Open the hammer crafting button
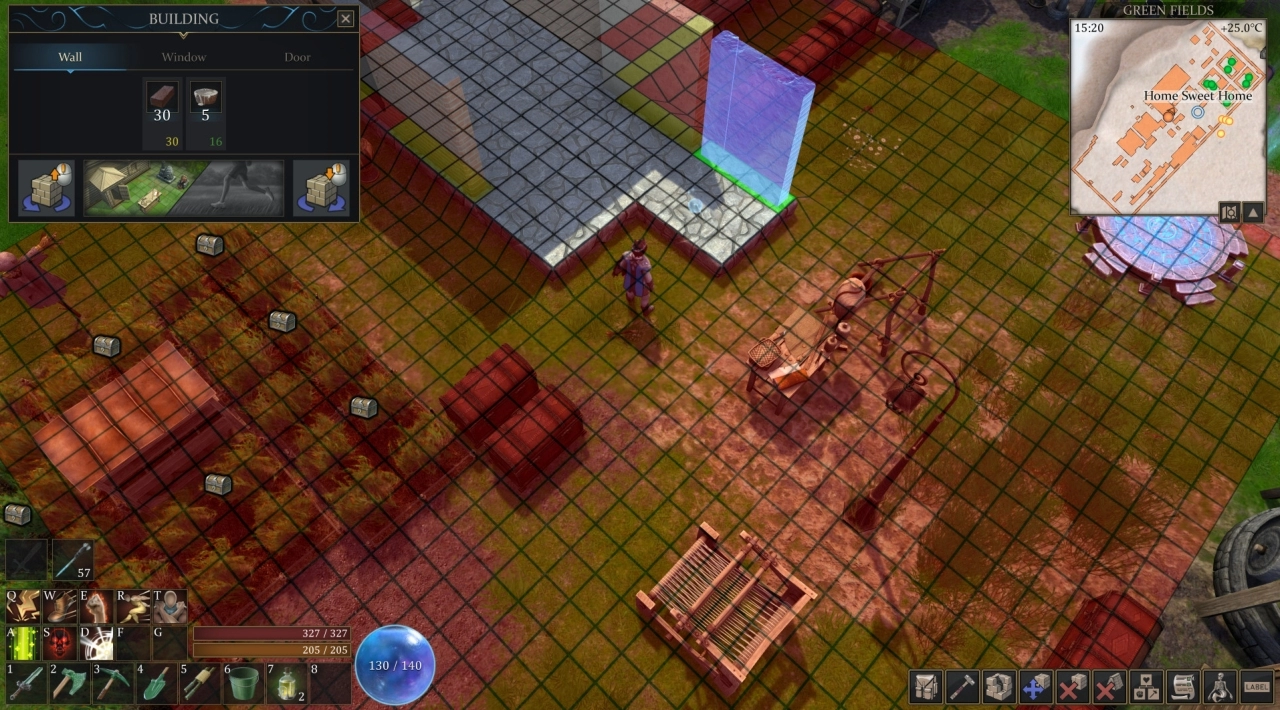This screenshot has width=1280, height=710. [962, 687]
